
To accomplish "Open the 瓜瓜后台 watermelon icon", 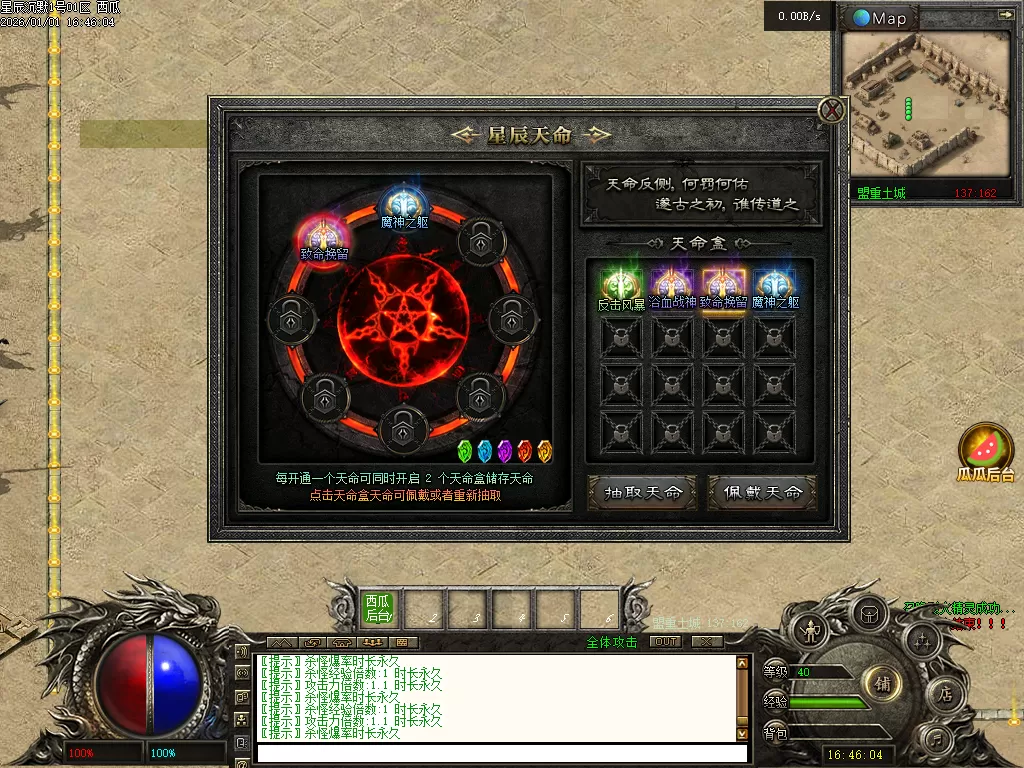I will (x=986, y=450).
